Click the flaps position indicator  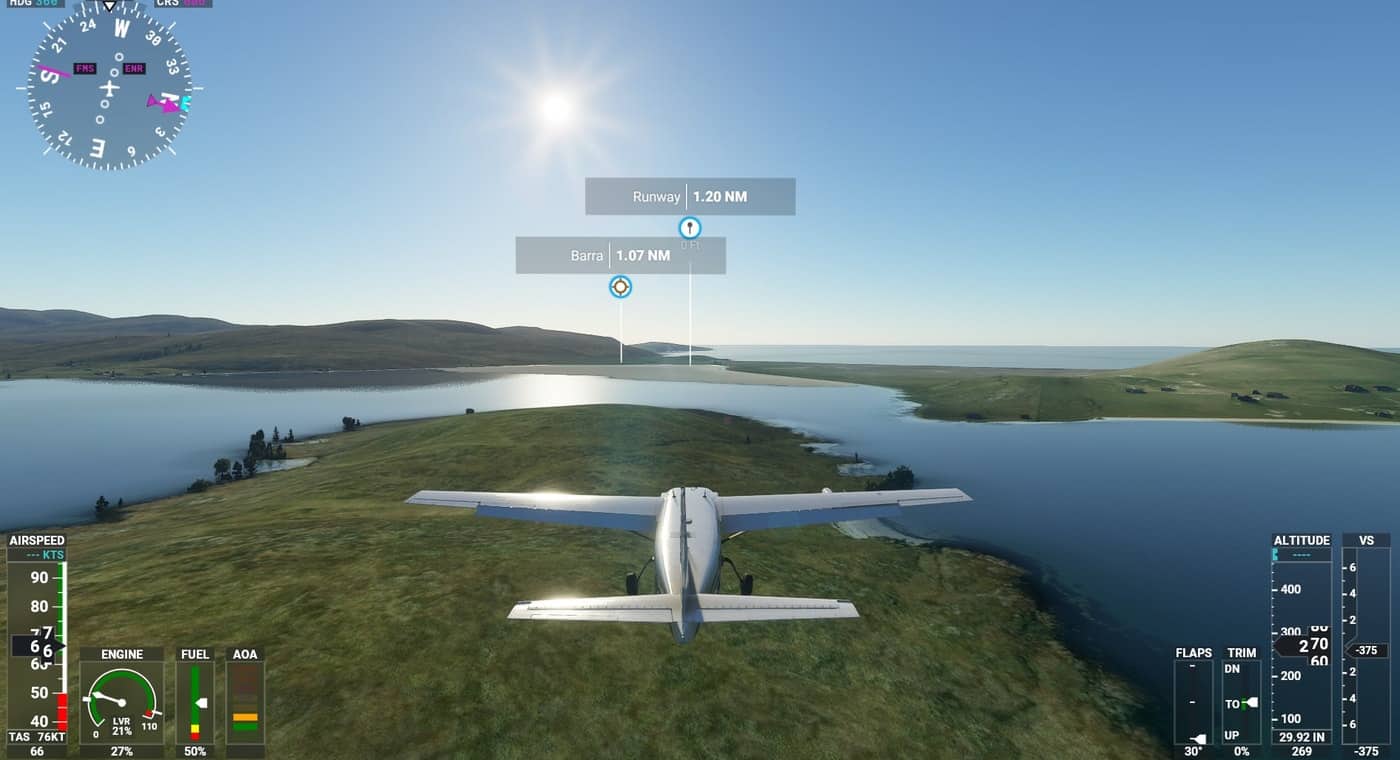tap(1193, 702)
